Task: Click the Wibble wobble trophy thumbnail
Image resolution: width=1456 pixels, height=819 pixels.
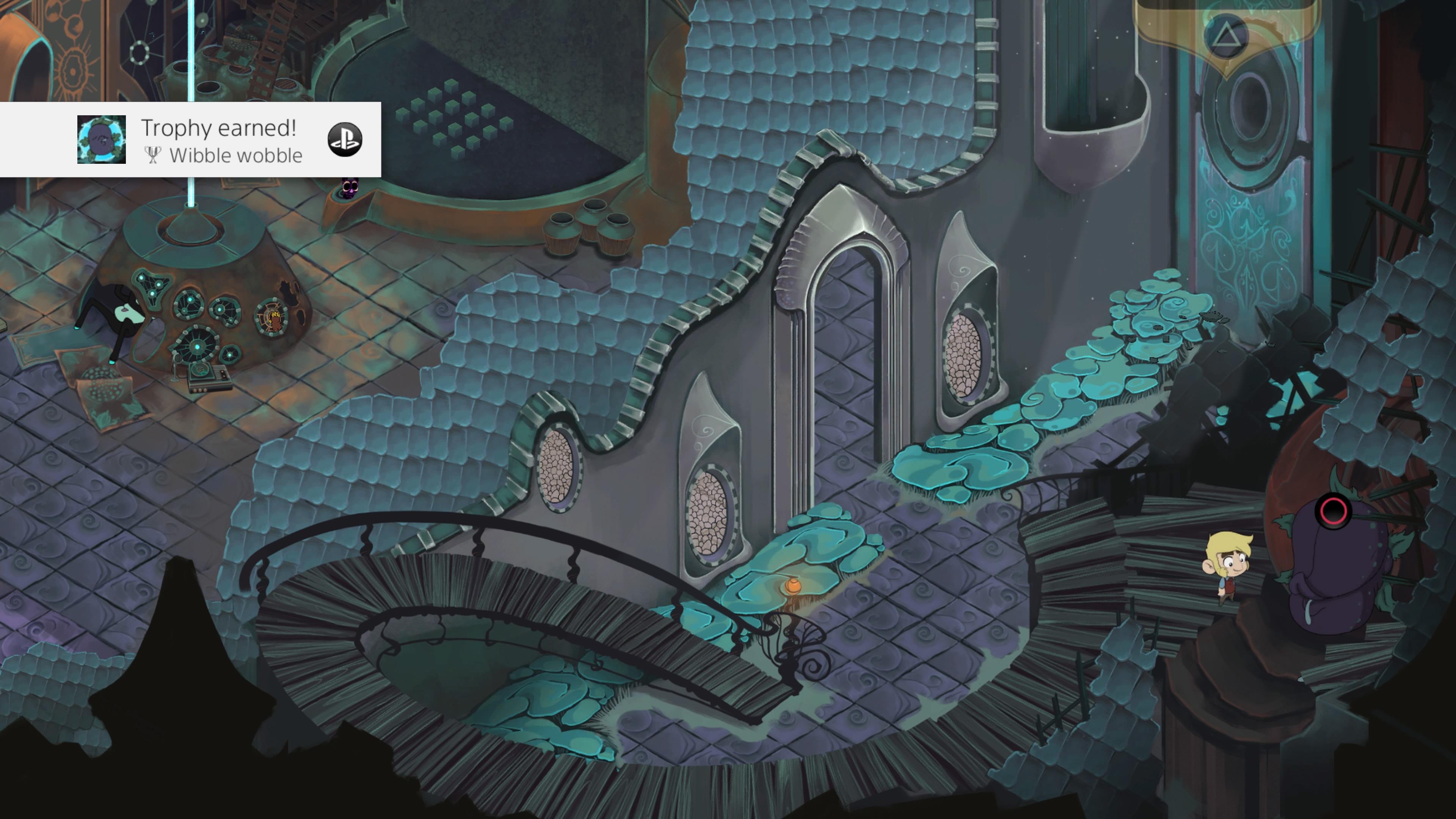Action: click(x=102, y=140)
